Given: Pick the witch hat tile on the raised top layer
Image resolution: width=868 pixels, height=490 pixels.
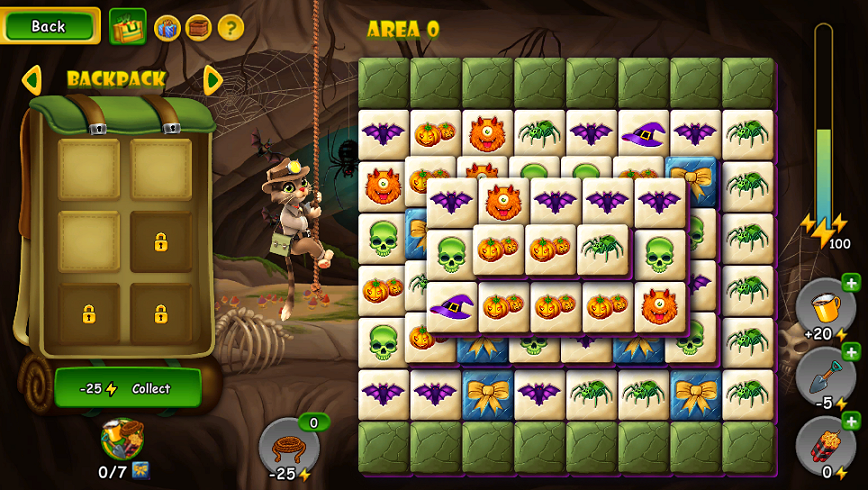Looking at the screenshot, I should pos(452,306).
